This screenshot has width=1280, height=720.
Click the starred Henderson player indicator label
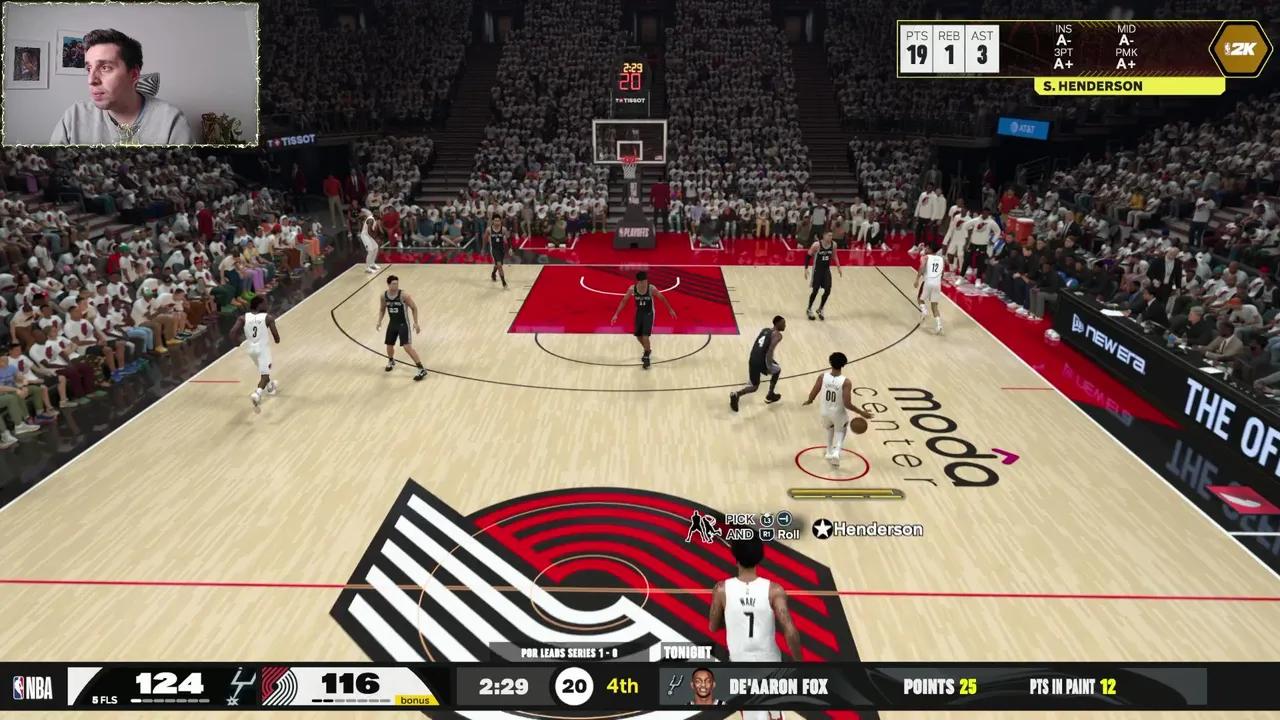867,529
